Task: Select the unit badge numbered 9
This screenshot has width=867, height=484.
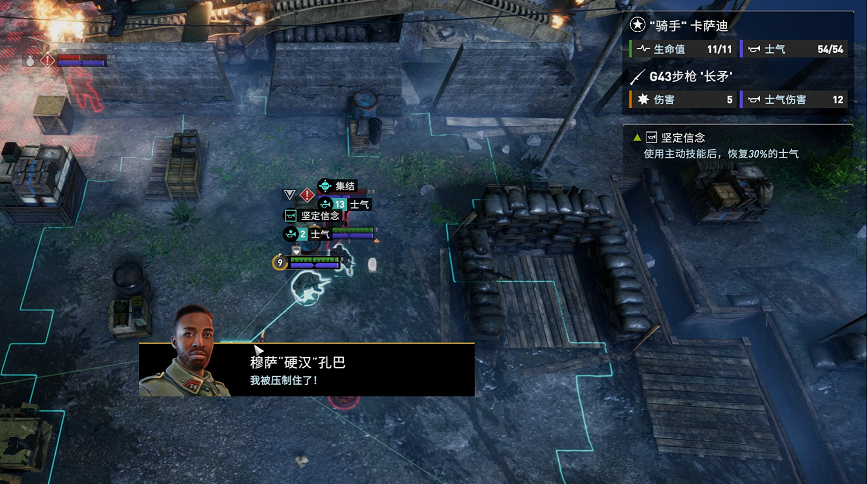Action: [280, 262]
